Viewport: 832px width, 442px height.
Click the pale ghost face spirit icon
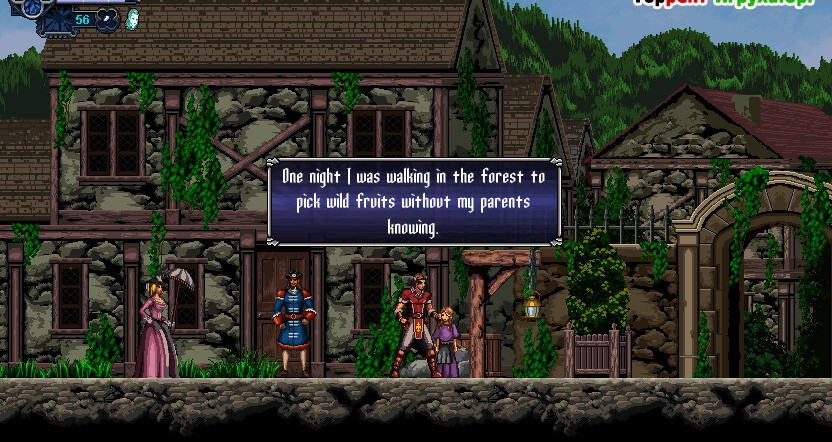(133, 19)
